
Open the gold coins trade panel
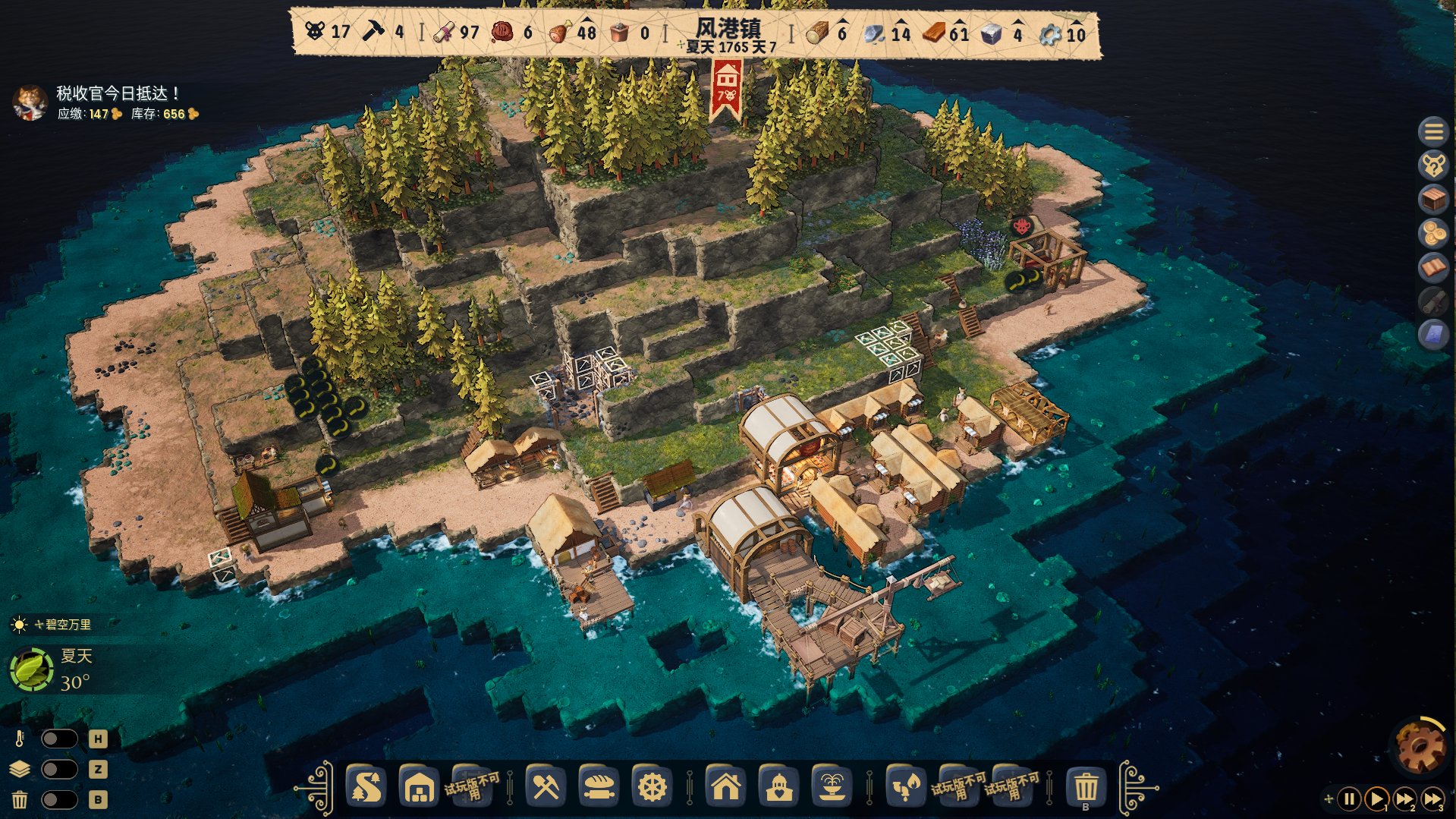point(1433,234)
